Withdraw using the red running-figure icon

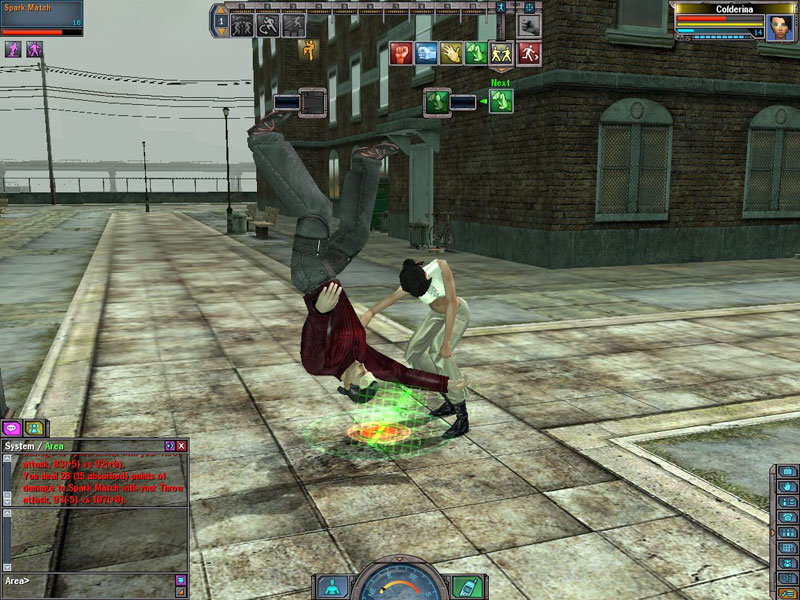[x=529, y=53]
